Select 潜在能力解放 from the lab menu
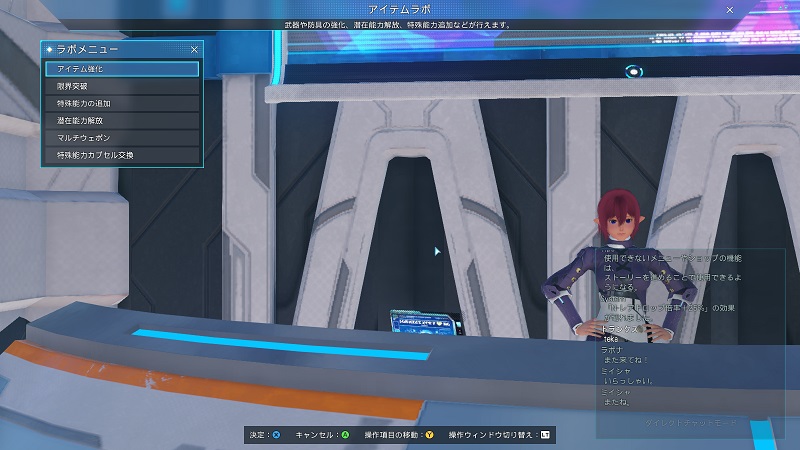 click(x=122, y=121)
